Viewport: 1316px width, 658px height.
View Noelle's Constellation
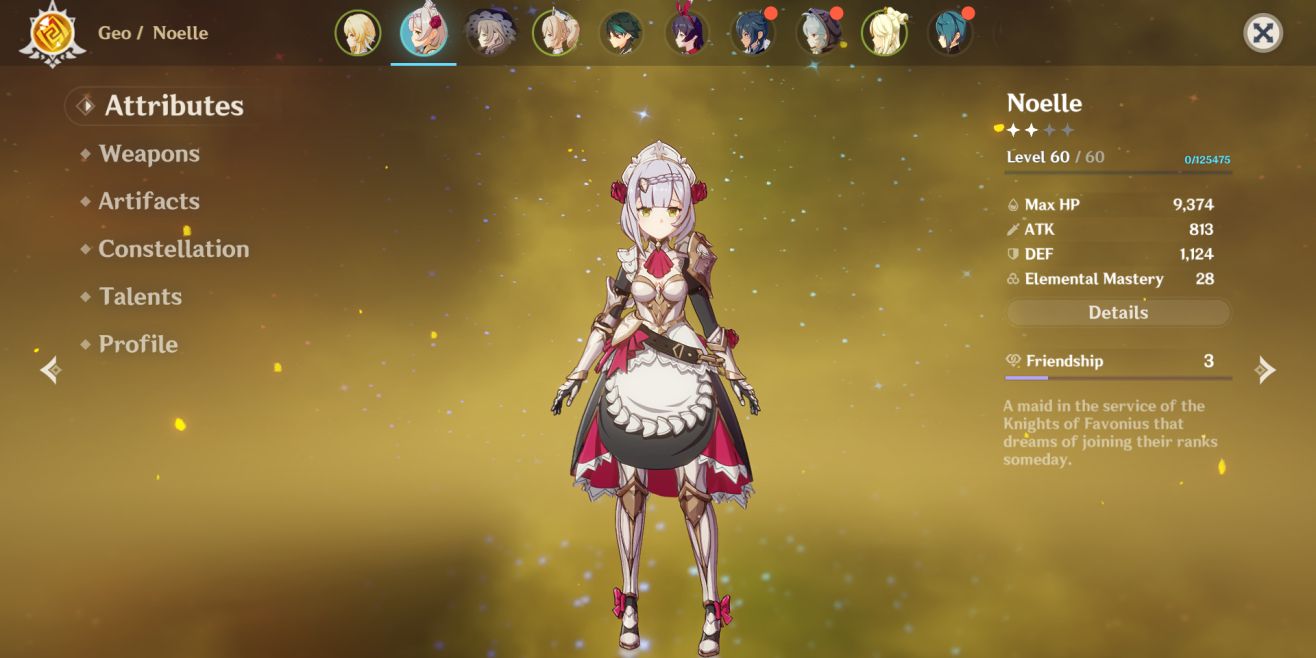coord(173,249)
